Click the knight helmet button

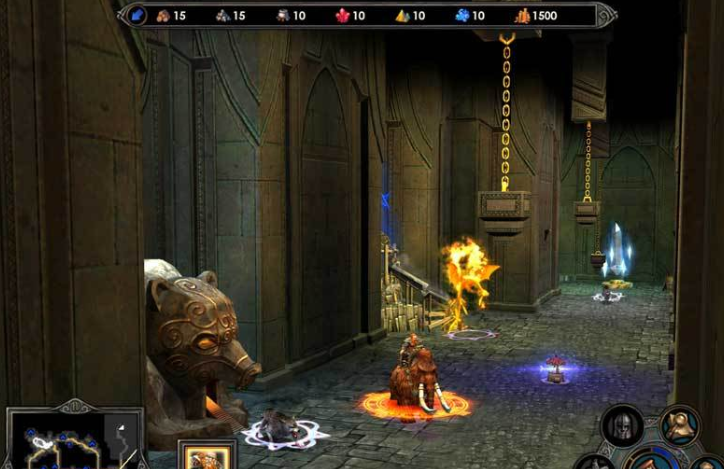click(x=622, y=425)
